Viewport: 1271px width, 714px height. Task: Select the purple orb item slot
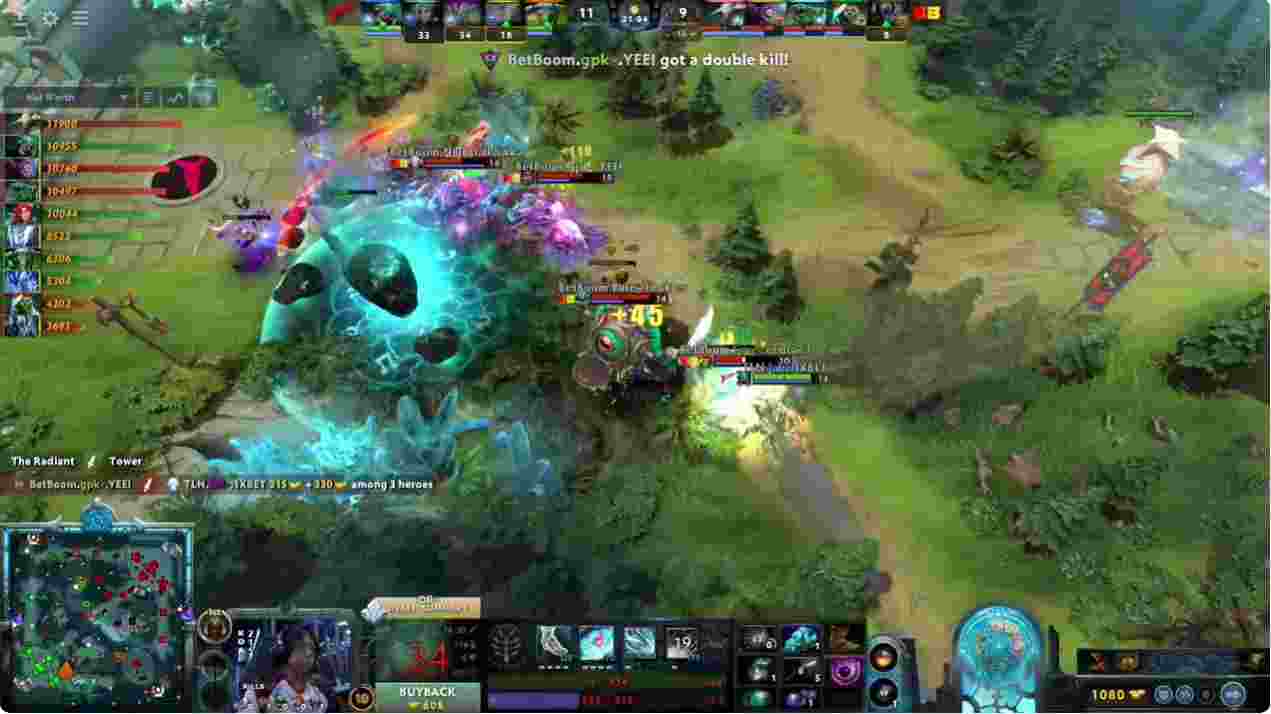[846, 671]
